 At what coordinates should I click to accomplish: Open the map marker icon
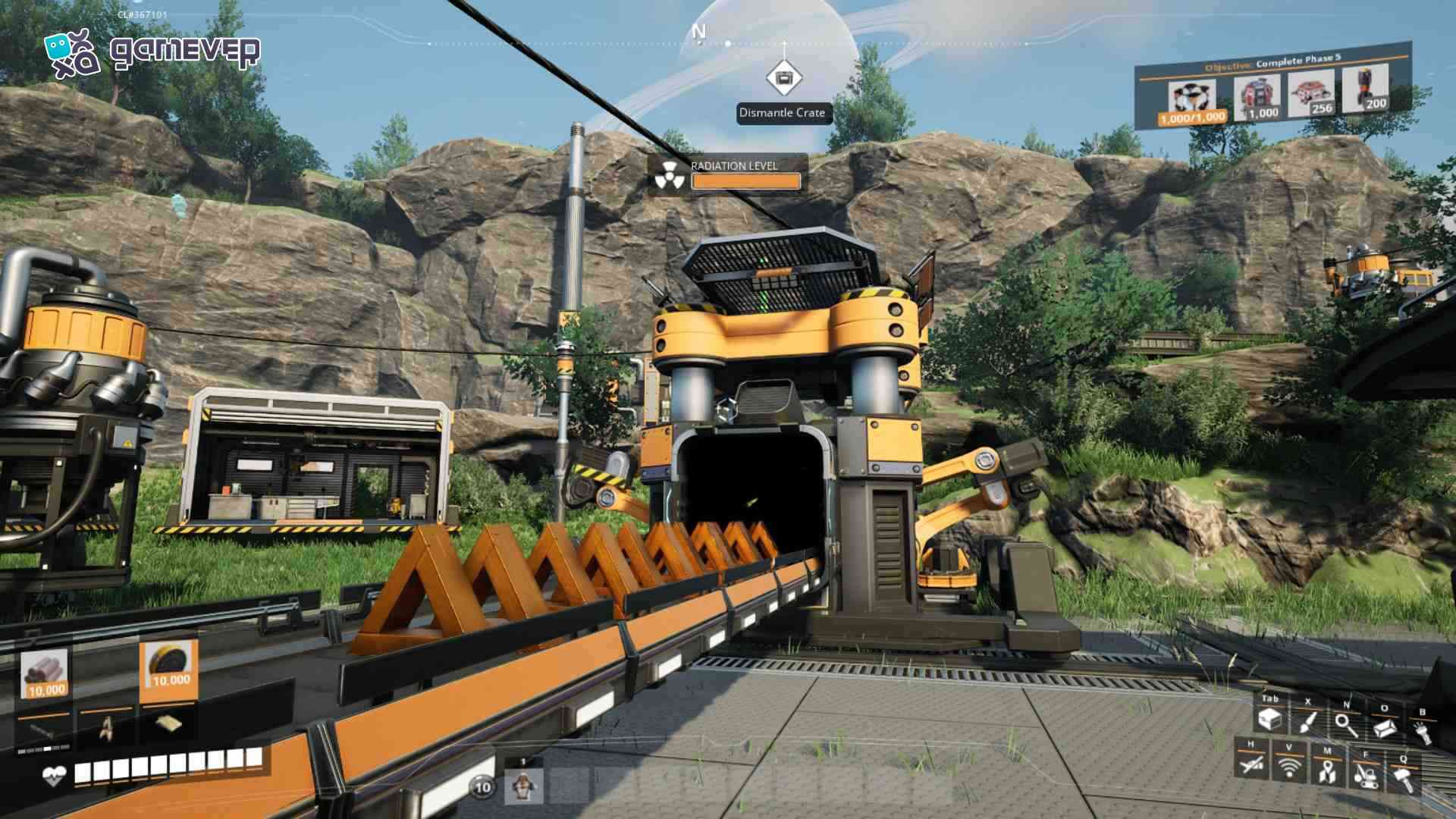tap(1326, 771)
